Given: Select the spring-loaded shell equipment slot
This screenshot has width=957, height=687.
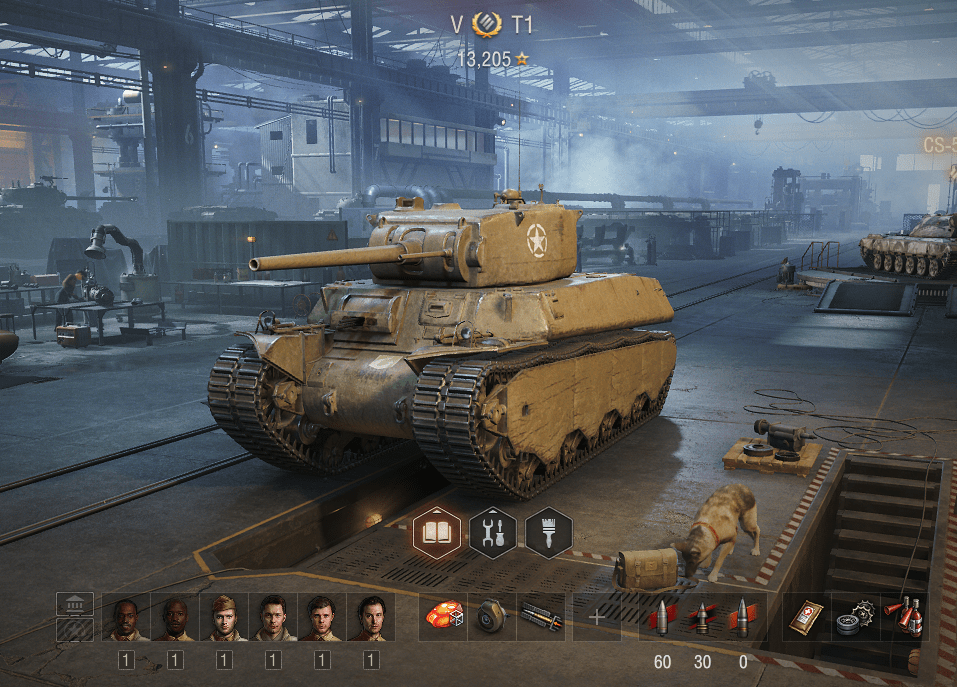Looking at the screenshot, I should coord(541,617).
